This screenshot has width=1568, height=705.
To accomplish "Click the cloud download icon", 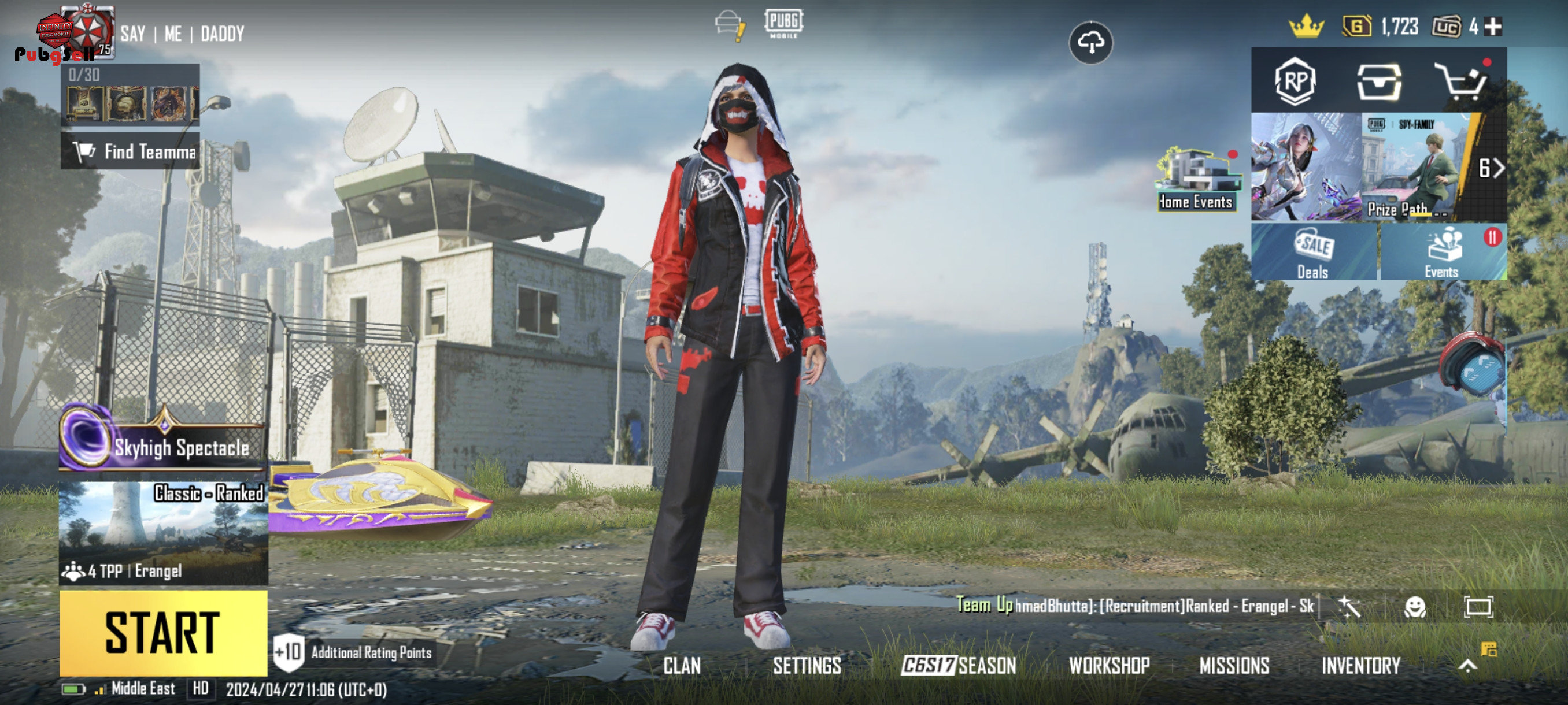I will point(1091,43).
